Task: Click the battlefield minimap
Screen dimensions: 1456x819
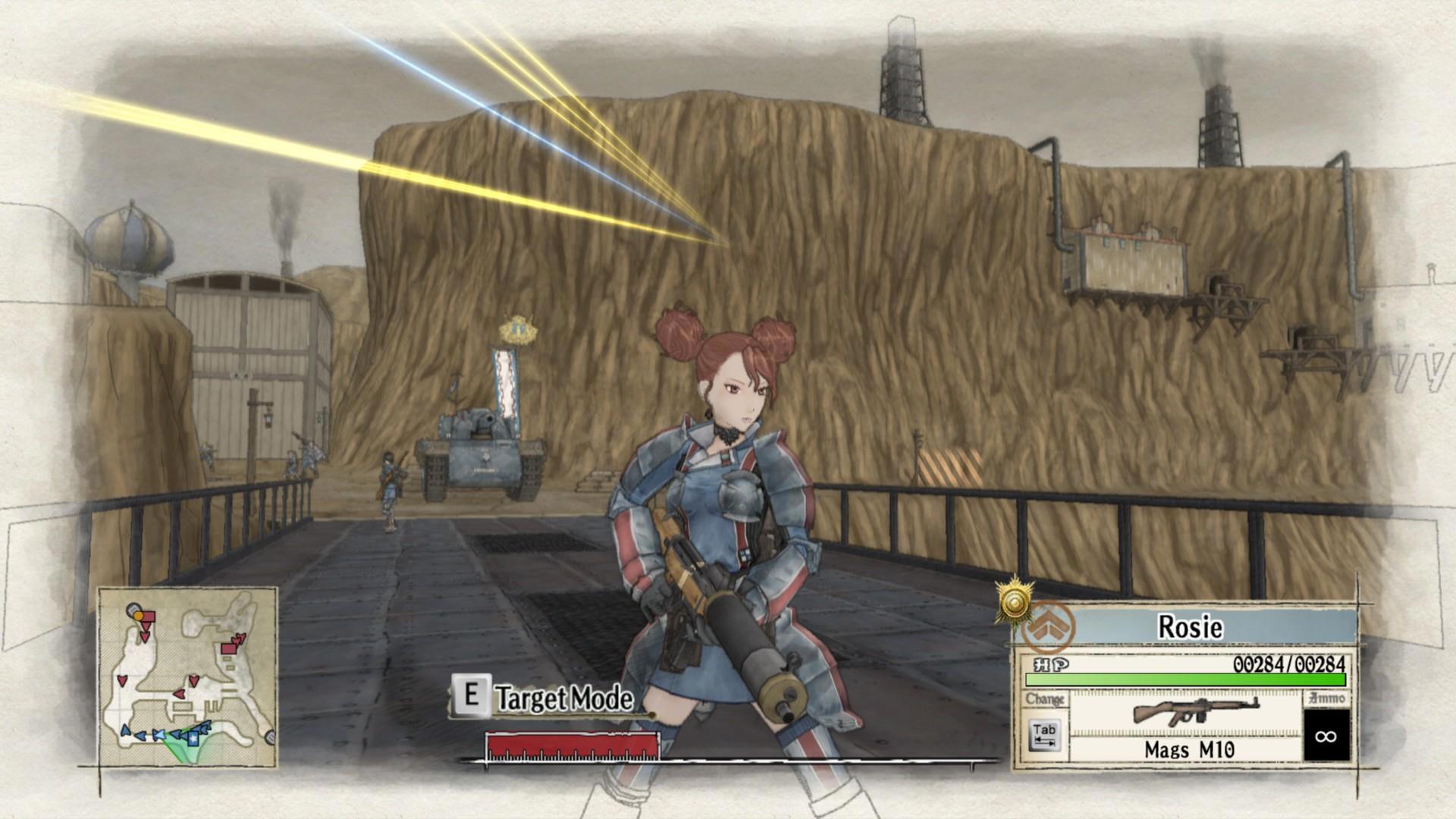Action: pos(188,676)
